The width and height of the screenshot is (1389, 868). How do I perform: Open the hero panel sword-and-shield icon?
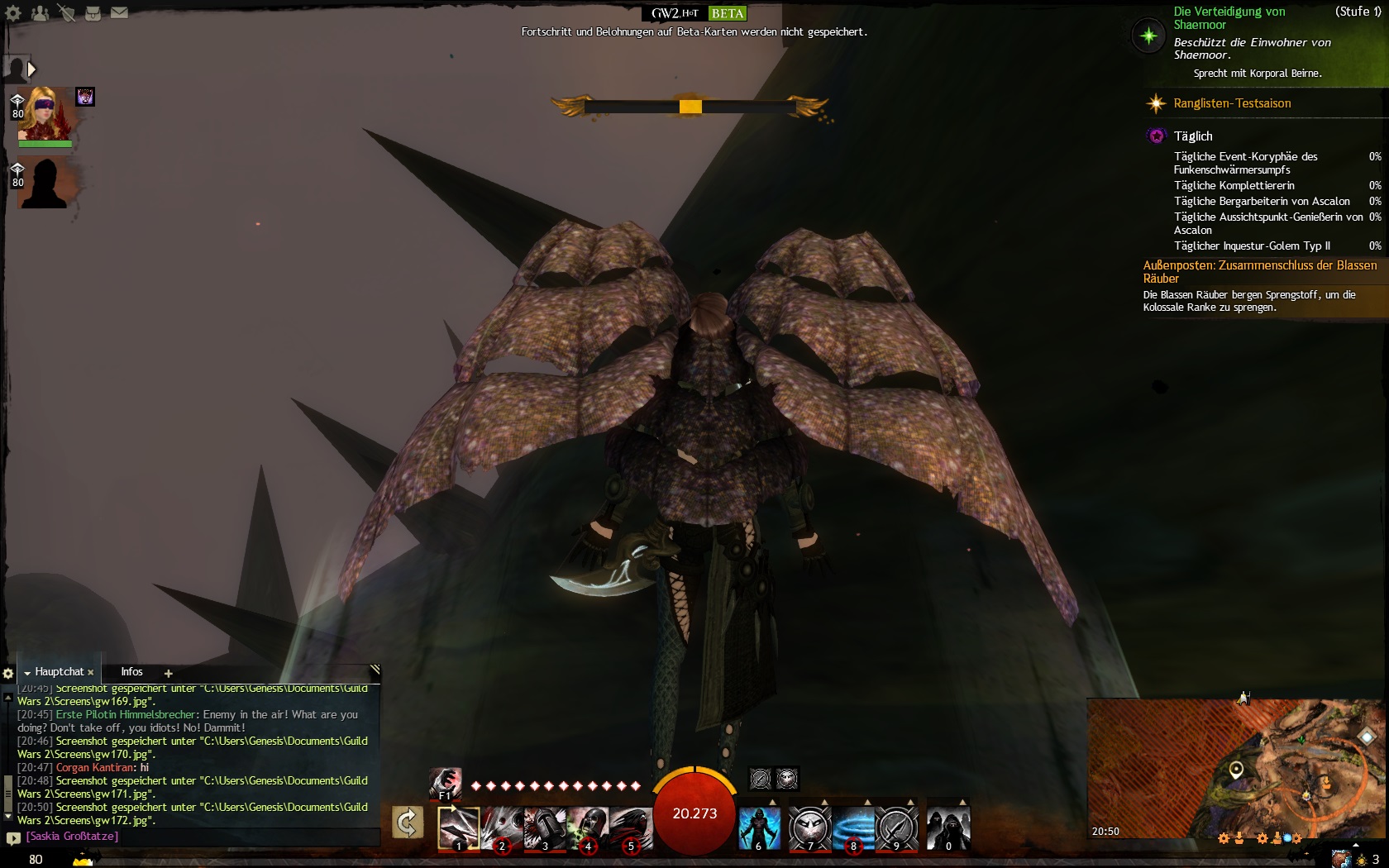(66, 12)
